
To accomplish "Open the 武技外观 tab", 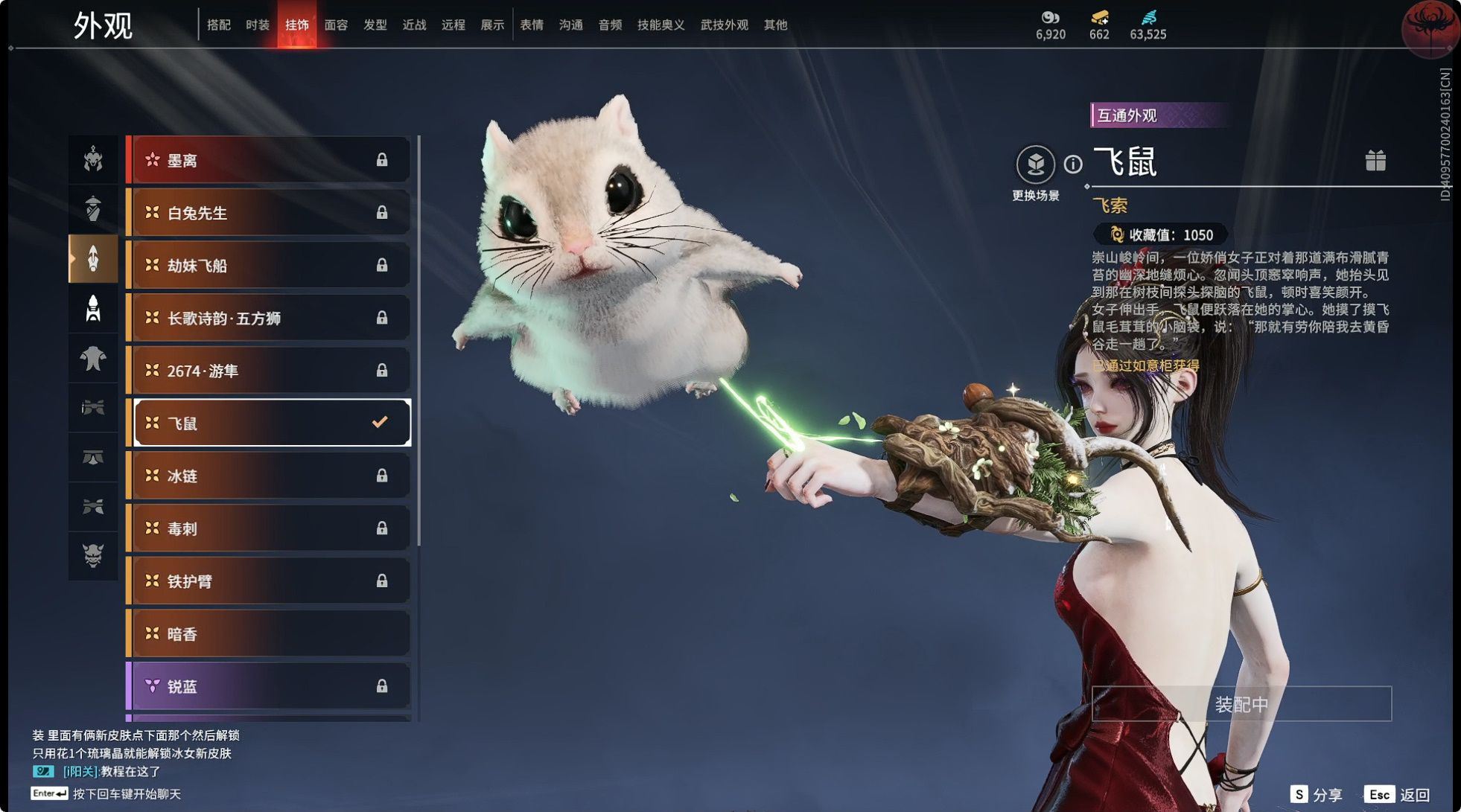I will tap(724, 25).
